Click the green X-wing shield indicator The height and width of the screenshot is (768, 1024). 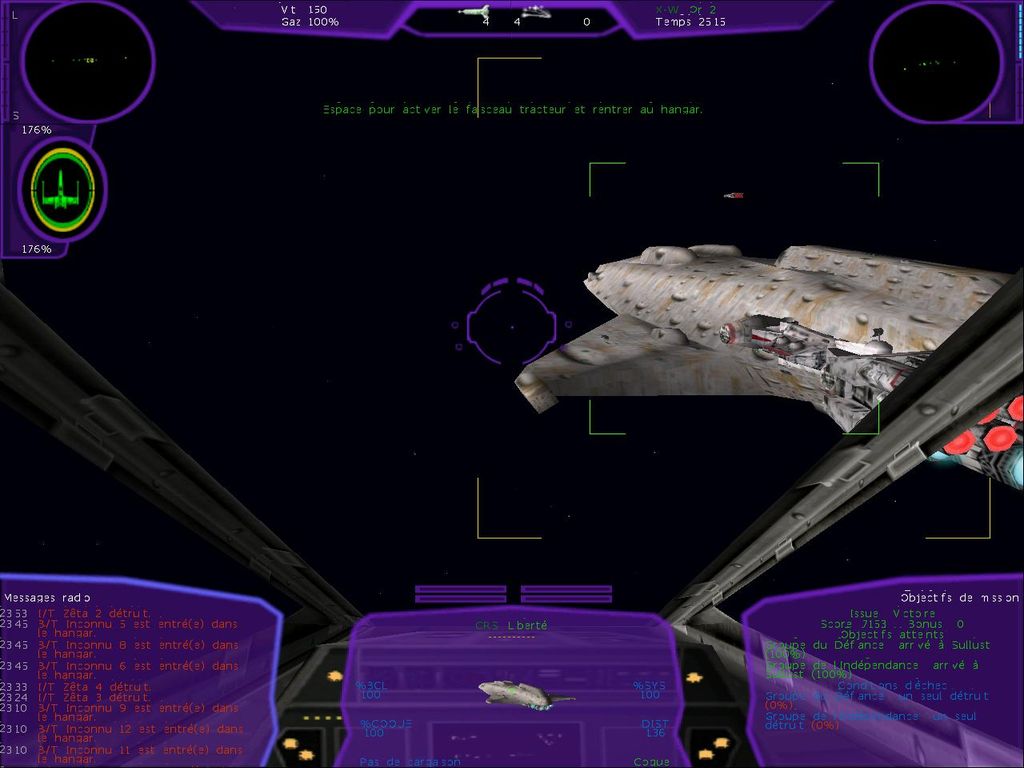click(x=62, y=189)
